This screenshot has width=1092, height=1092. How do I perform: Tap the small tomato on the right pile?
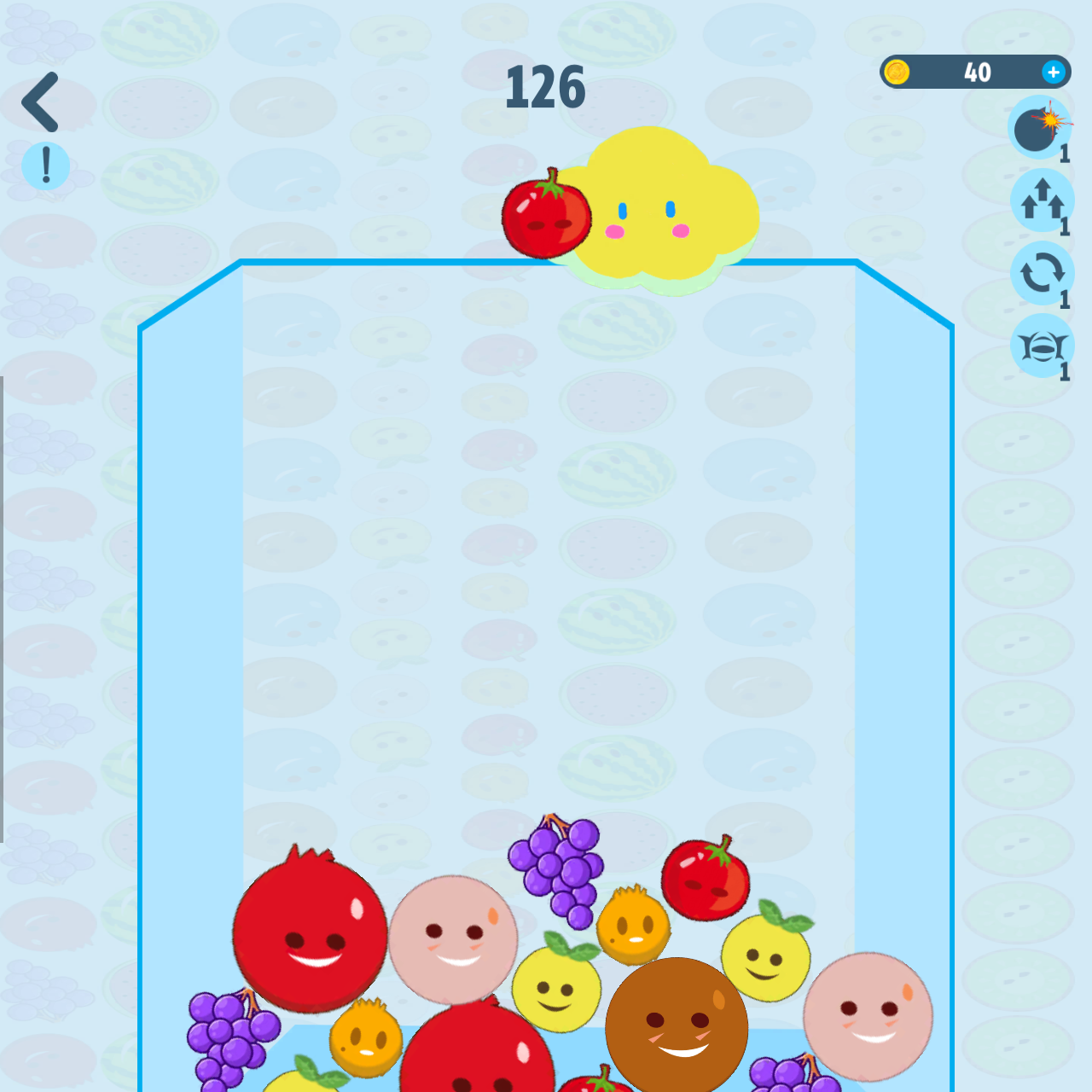(706, 879)
